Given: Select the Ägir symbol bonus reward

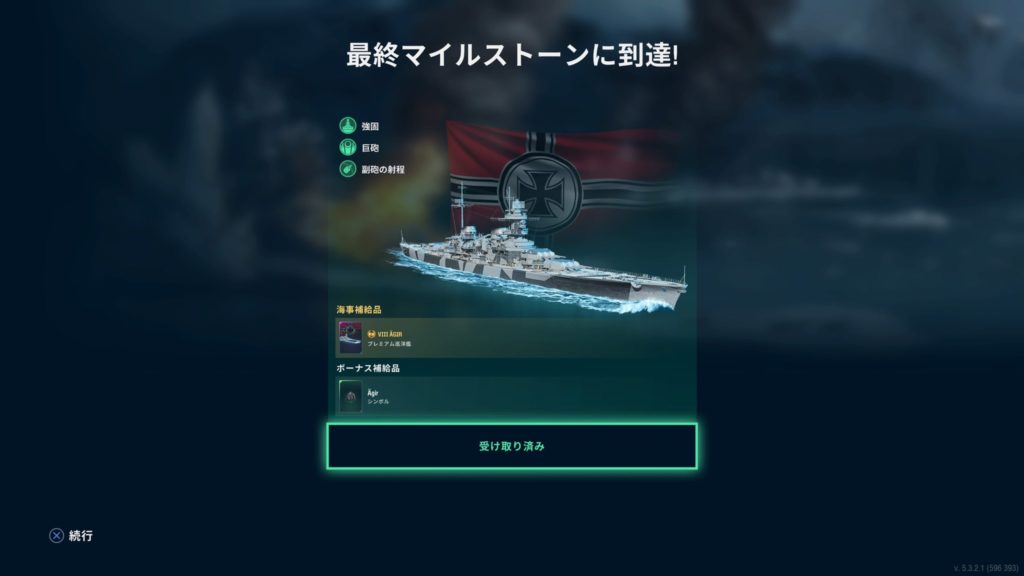Looking at the screenshot, I should [350, 397].
